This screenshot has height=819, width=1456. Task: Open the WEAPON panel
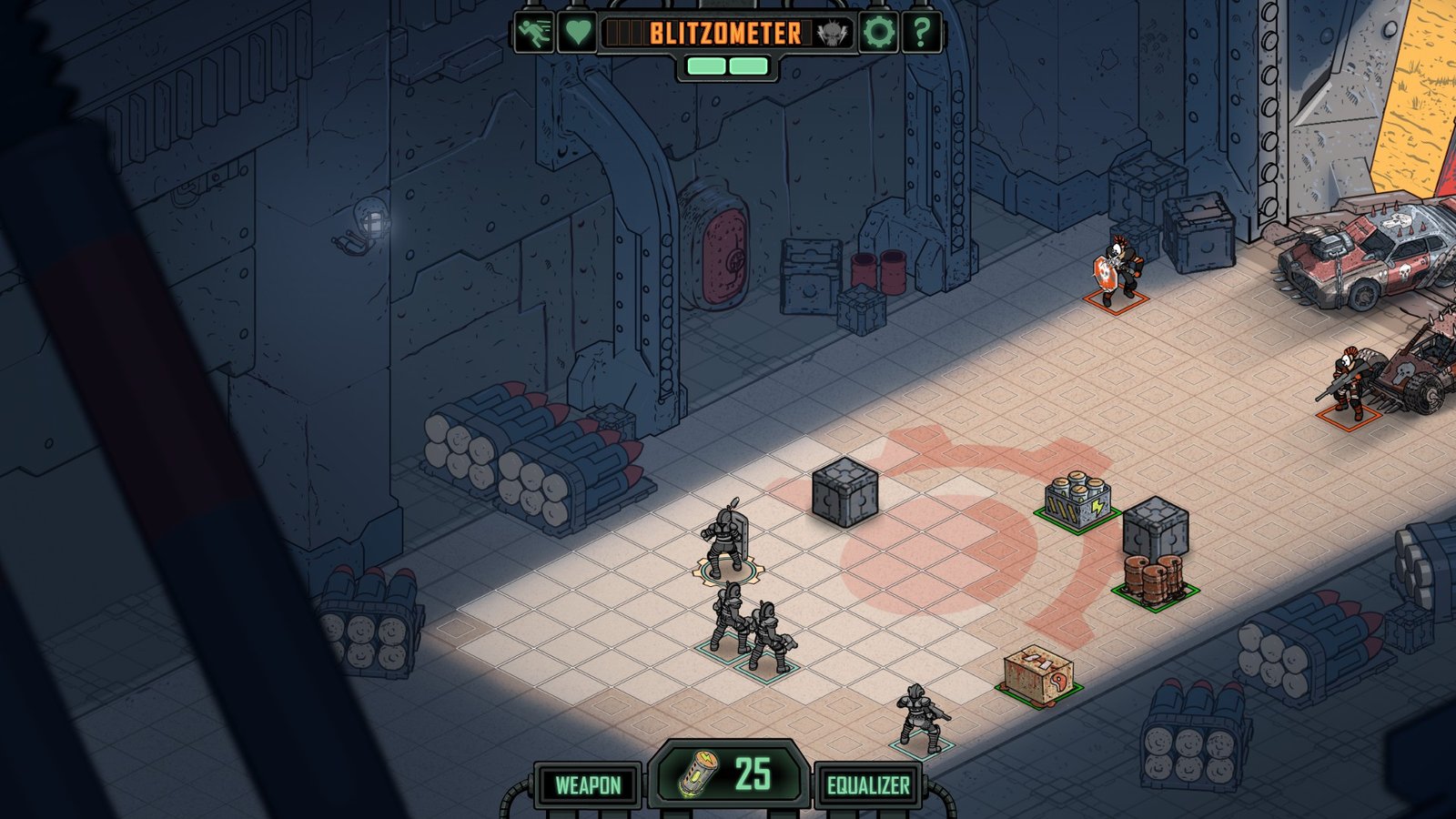[x=588, y=785]
